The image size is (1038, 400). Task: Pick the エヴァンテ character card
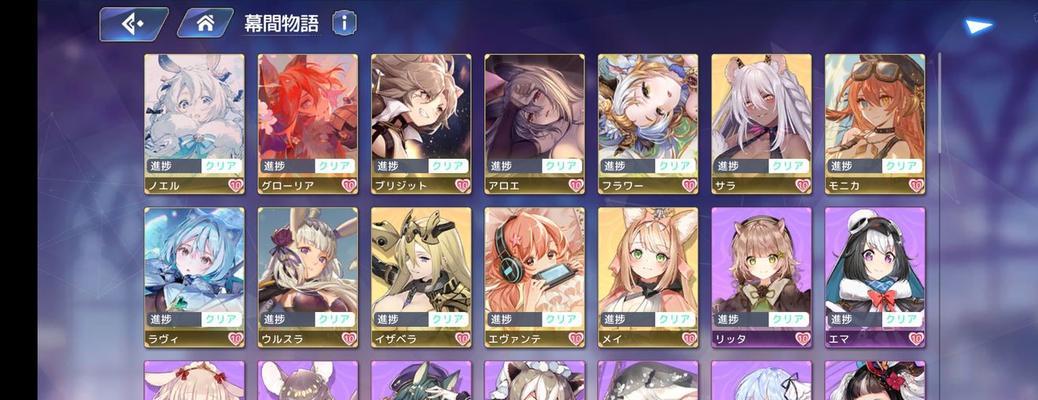tap(535, 275)
